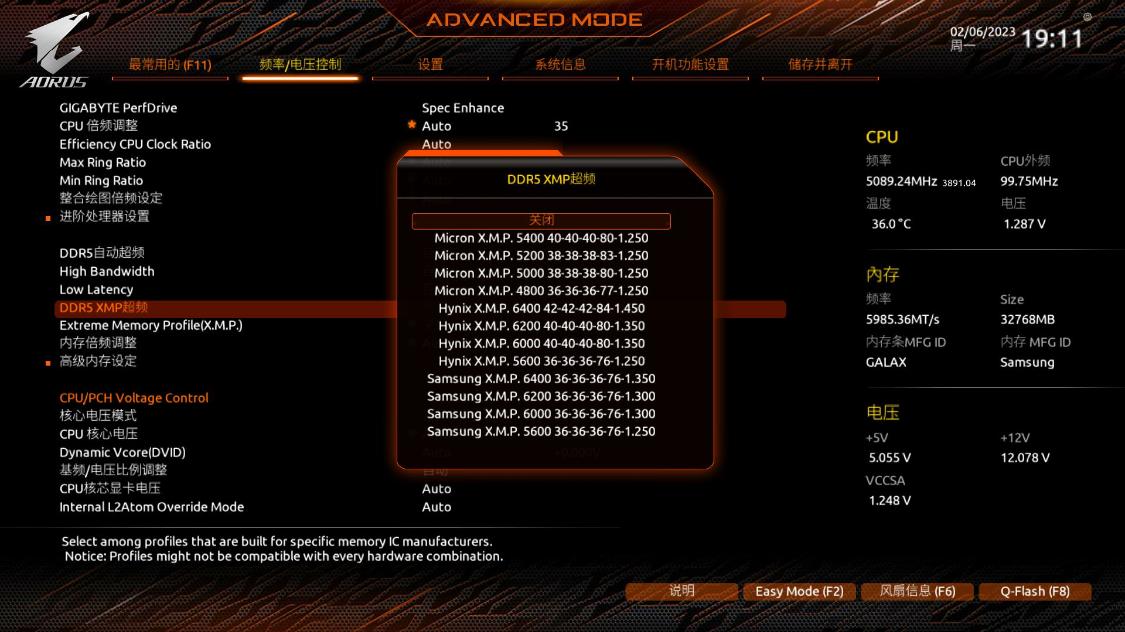Pick Samsung X.M.P. 6400 profile
This screenshot has height=632, width=1125.
click(541, 379)
